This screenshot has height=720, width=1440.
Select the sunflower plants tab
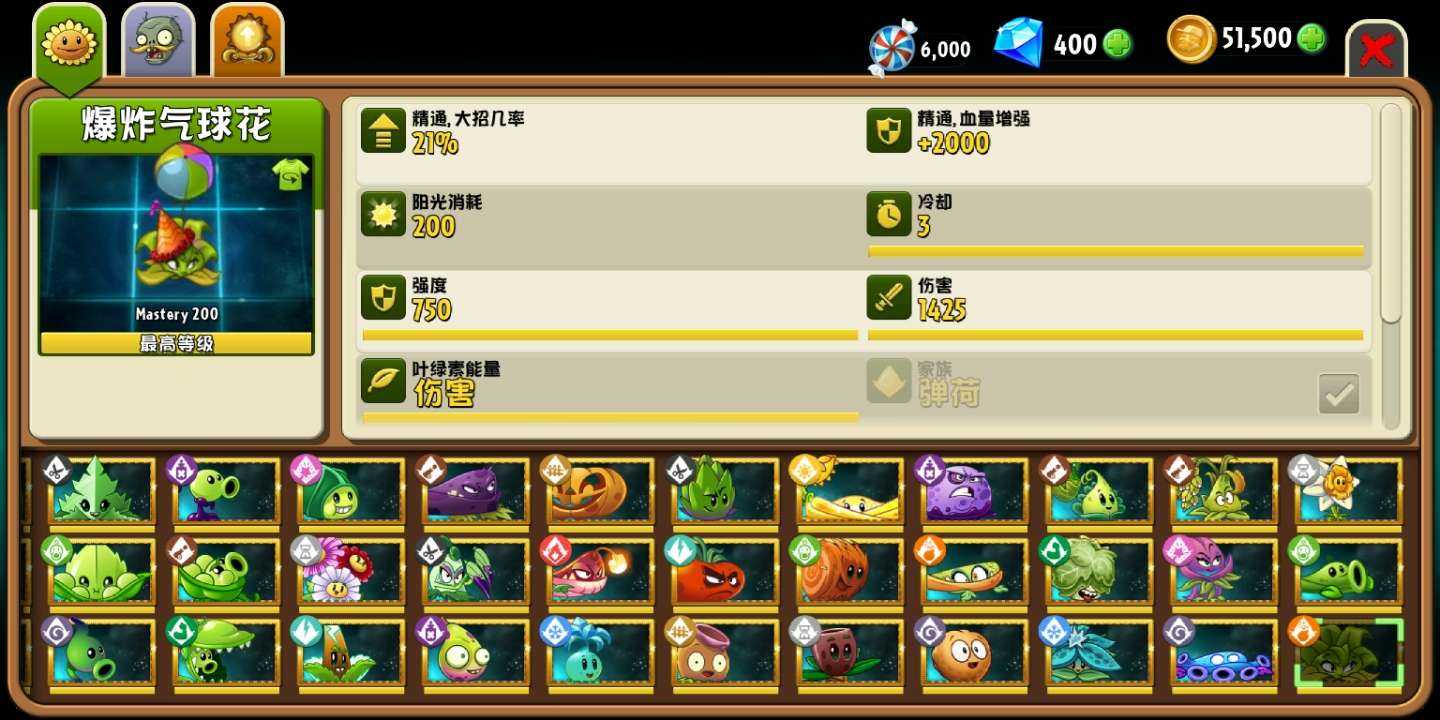coord(69,40)
